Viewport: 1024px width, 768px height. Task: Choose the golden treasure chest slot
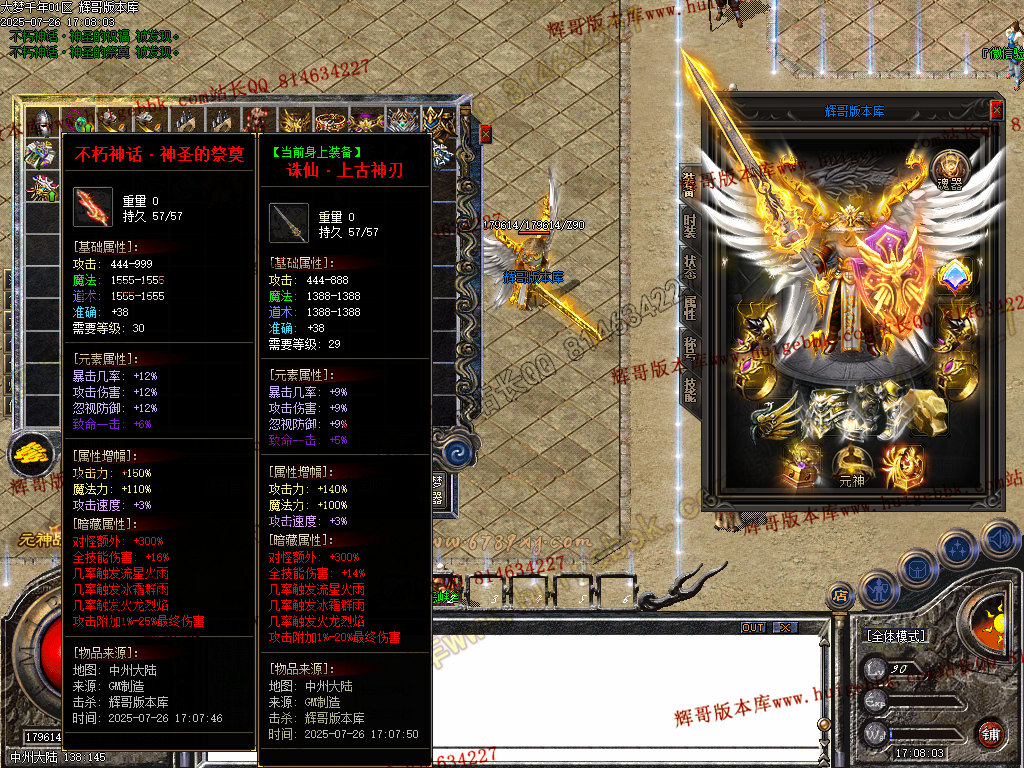pos(803,465)
